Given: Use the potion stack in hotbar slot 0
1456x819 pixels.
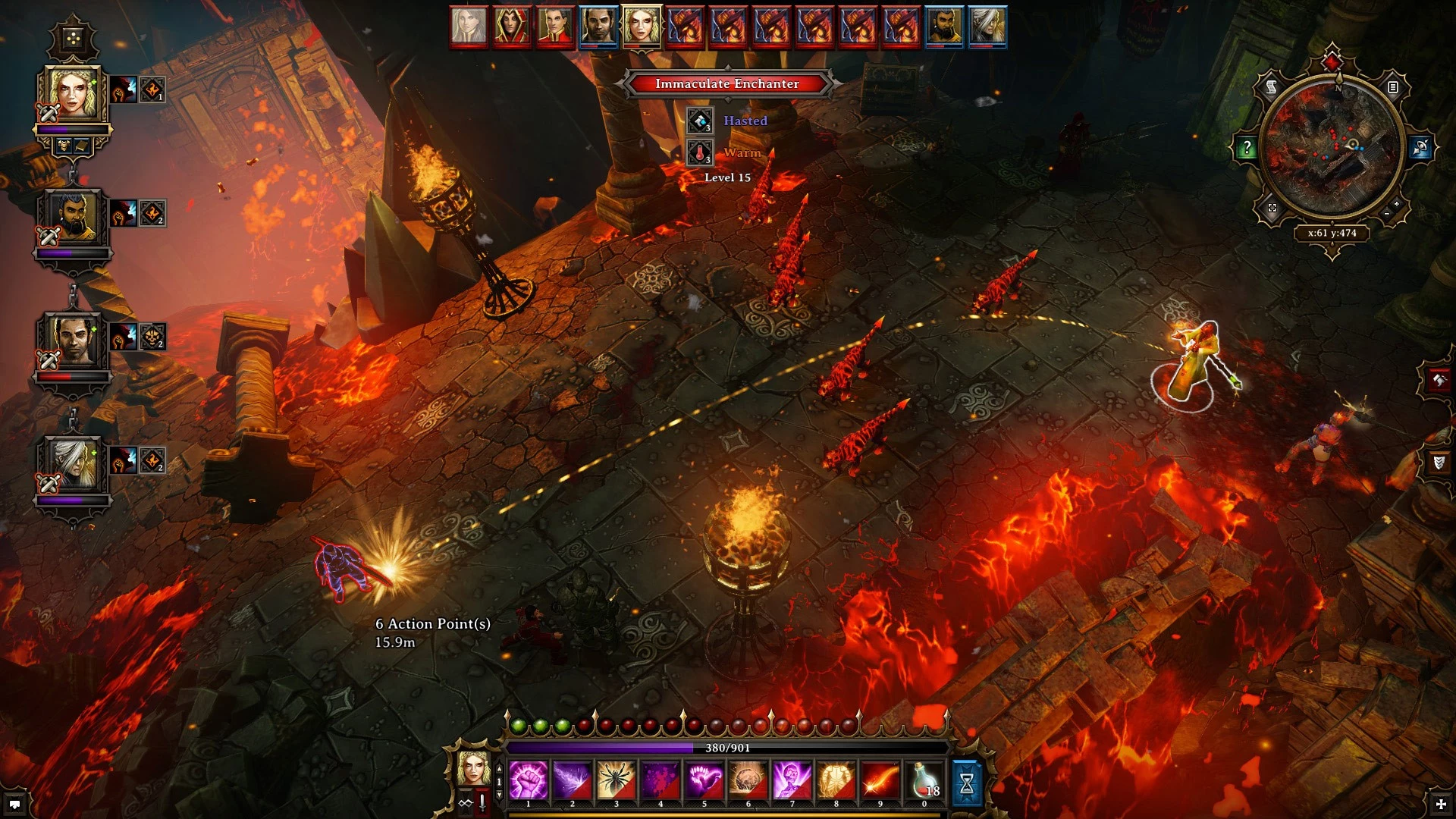Looking at the screenshot, I should coord(924,780).
